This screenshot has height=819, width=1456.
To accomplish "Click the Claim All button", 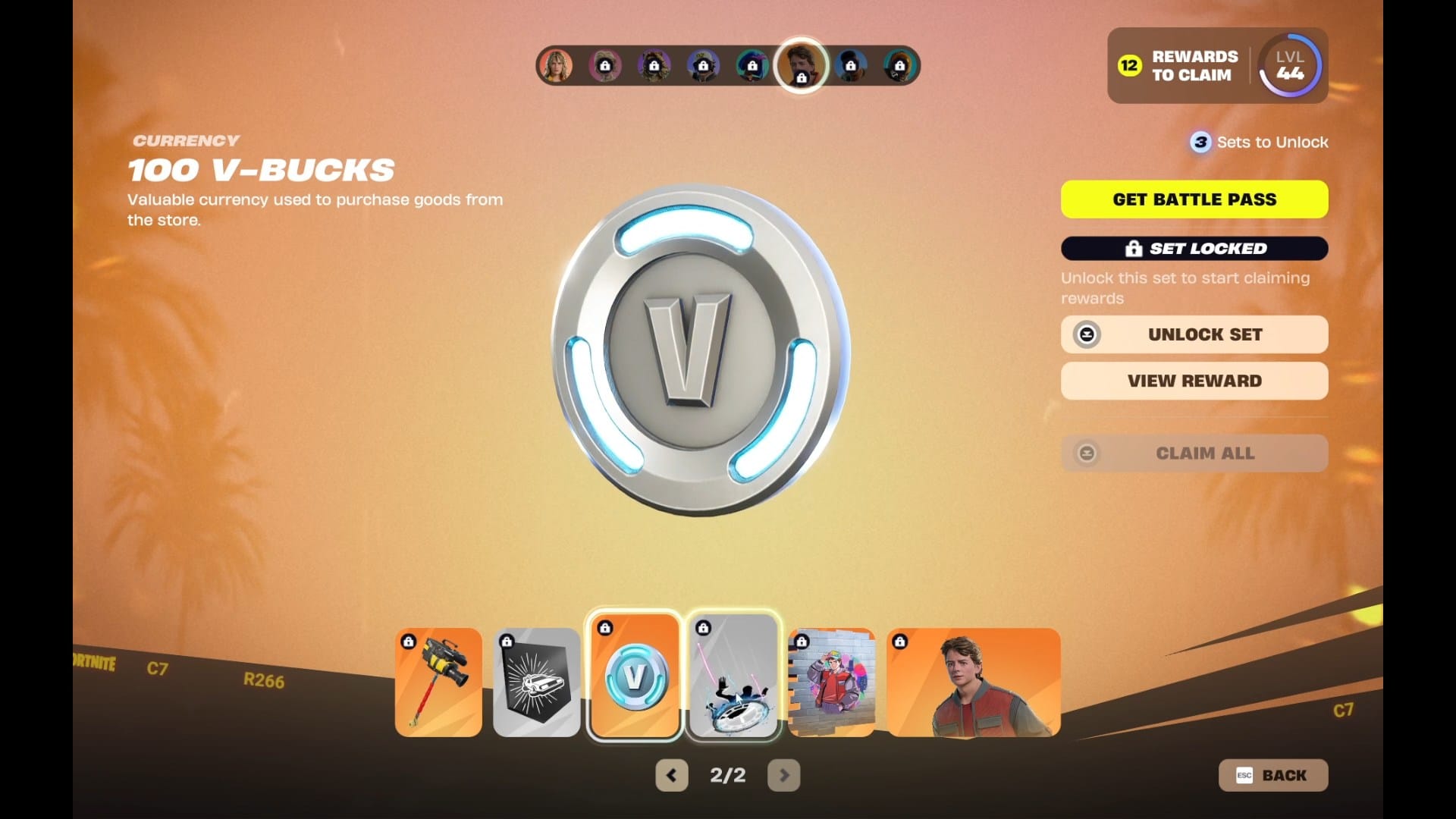I will [1194, 453].
